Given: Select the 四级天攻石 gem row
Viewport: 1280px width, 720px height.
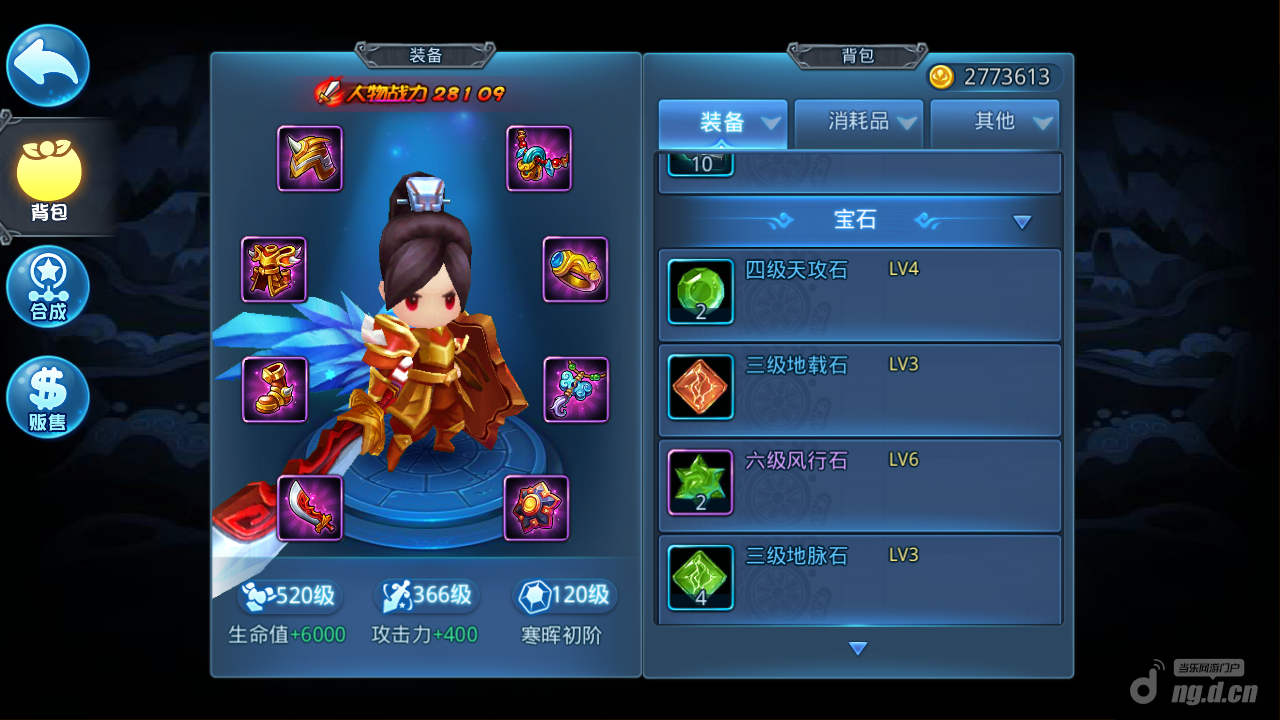Looking at the screenshot, I should click(x=860, y=294).
